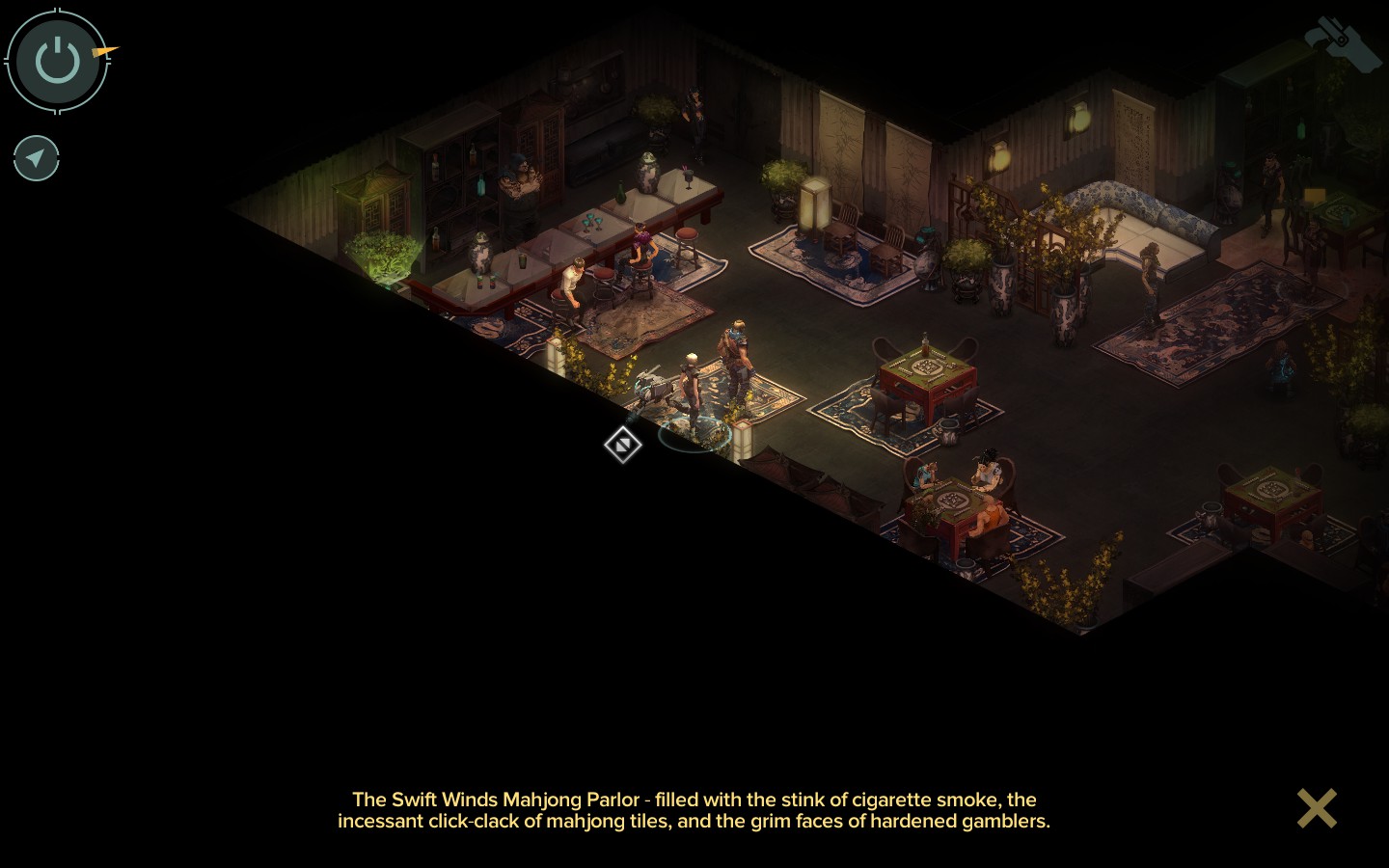The width and height of the screenshot is (1389, 868).
Task: Click the arrow navigation icon
Action: [x=37, y=158]
